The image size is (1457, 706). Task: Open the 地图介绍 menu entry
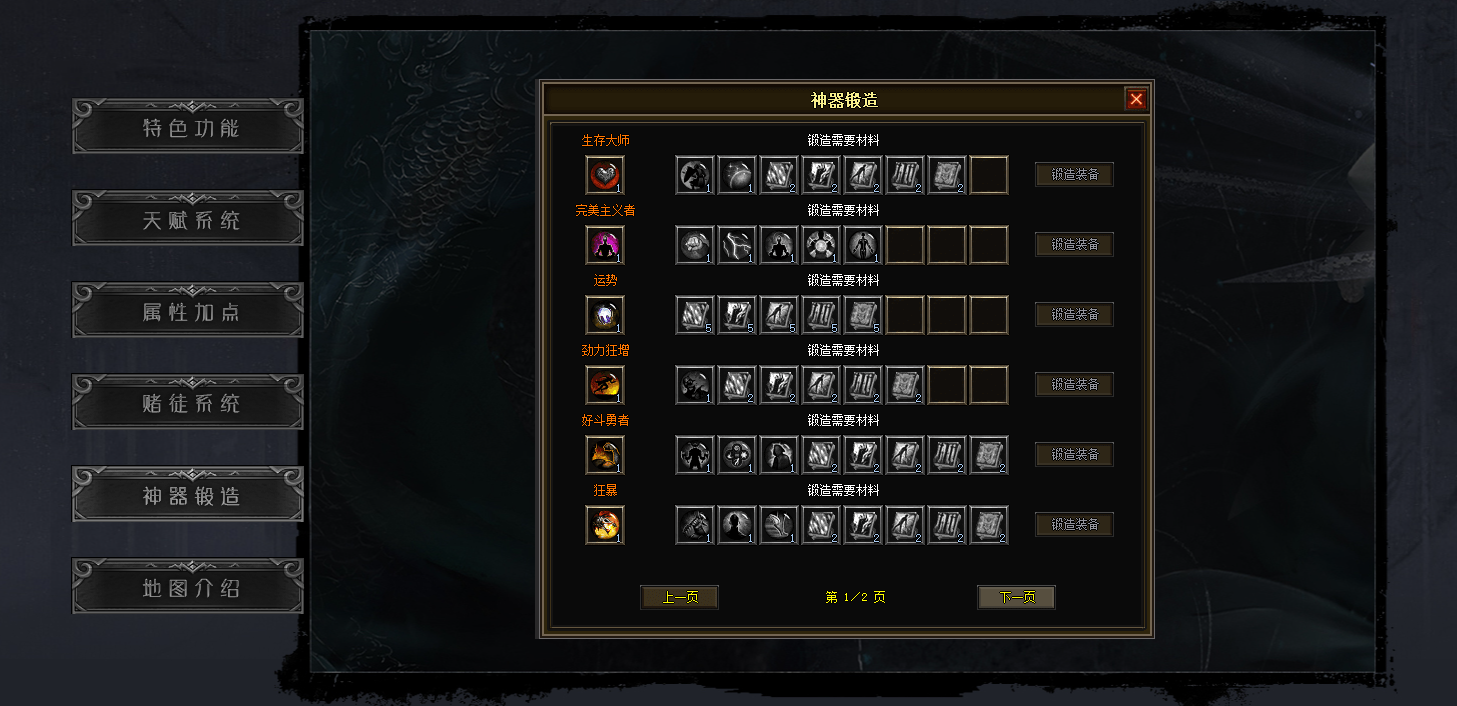point(188,586)
